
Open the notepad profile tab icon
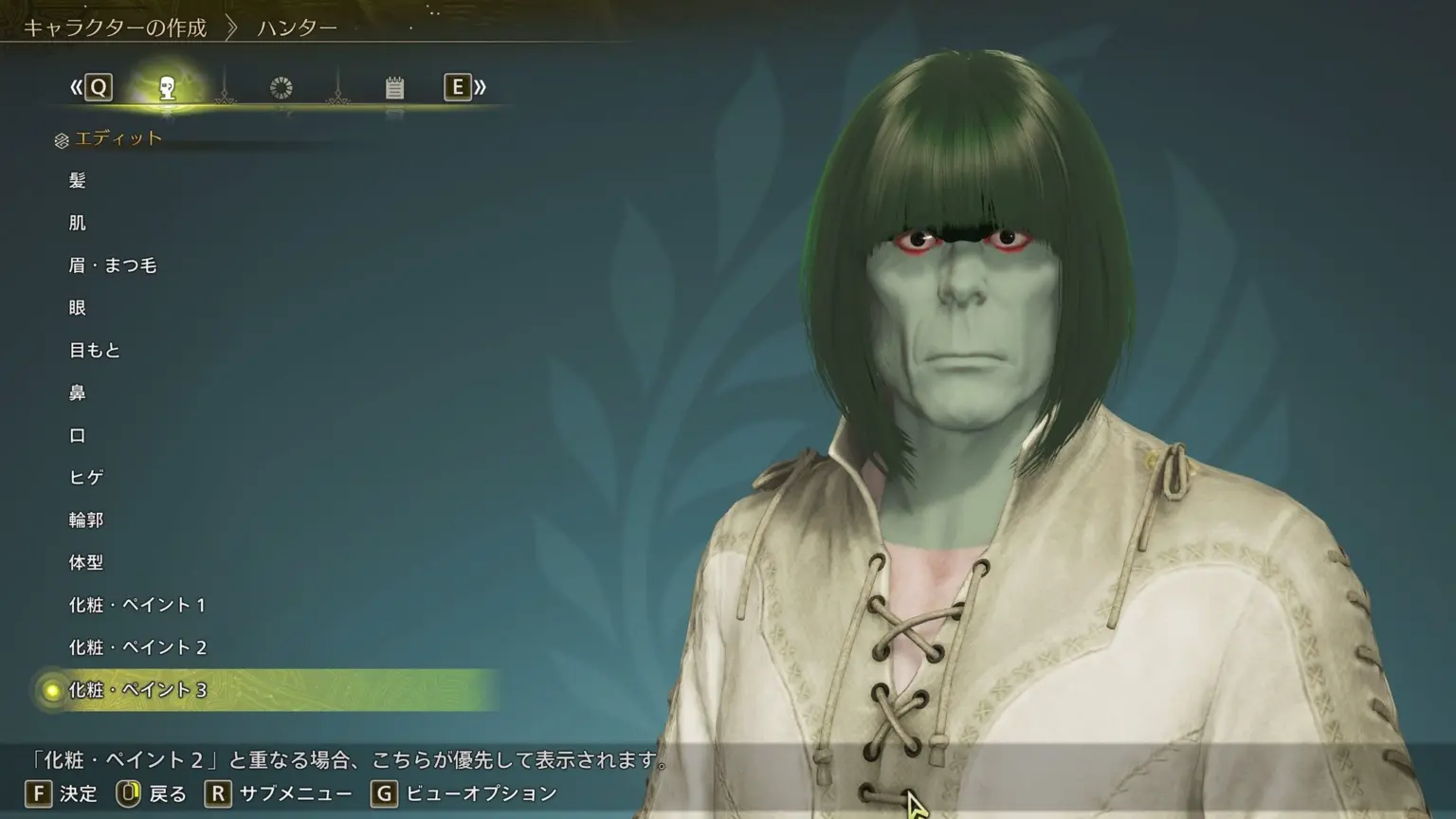pos(393,87)
